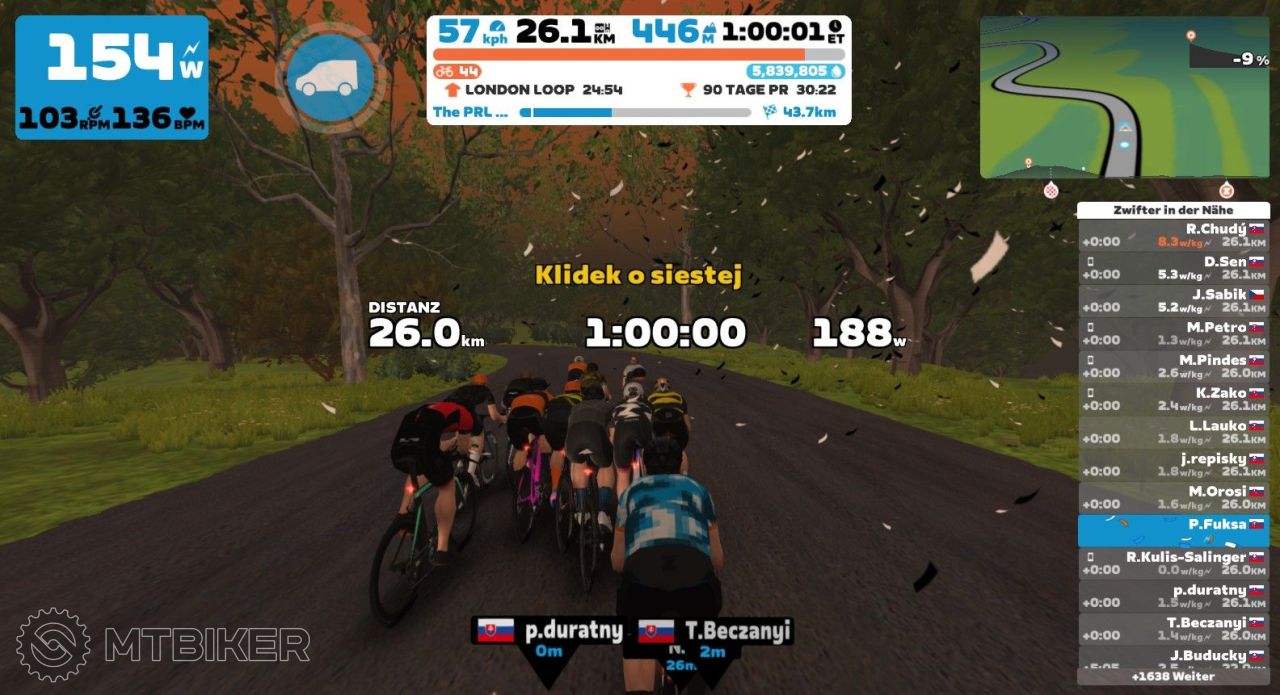Open the Zwifter in der Nähe header
This screenshot has height=695, width=1280.
click(x=1173, y=210)
